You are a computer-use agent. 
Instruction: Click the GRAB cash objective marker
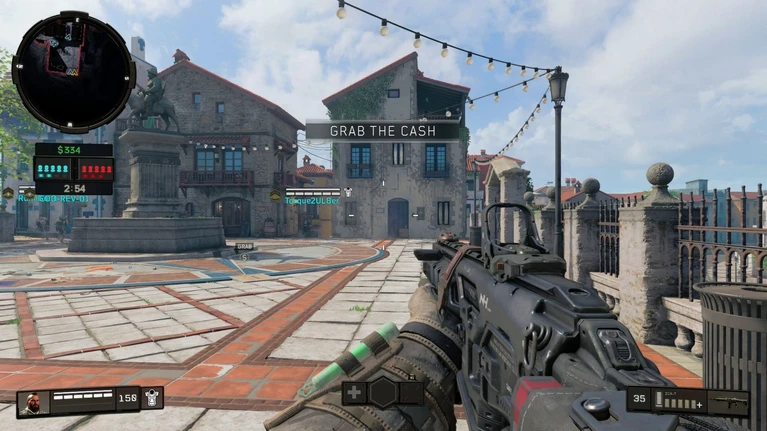244,246
